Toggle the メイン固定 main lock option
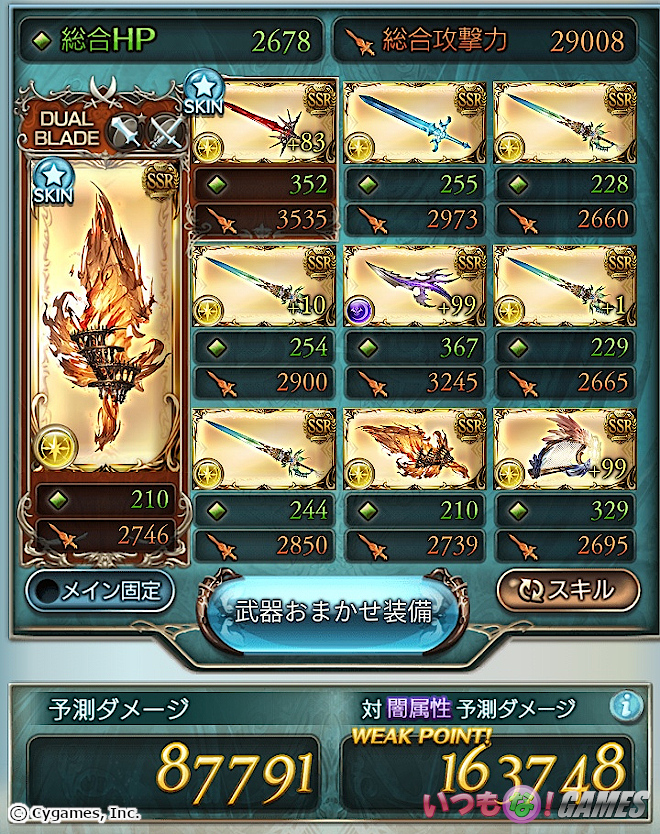The image size is (660, 834). point(100,590)
